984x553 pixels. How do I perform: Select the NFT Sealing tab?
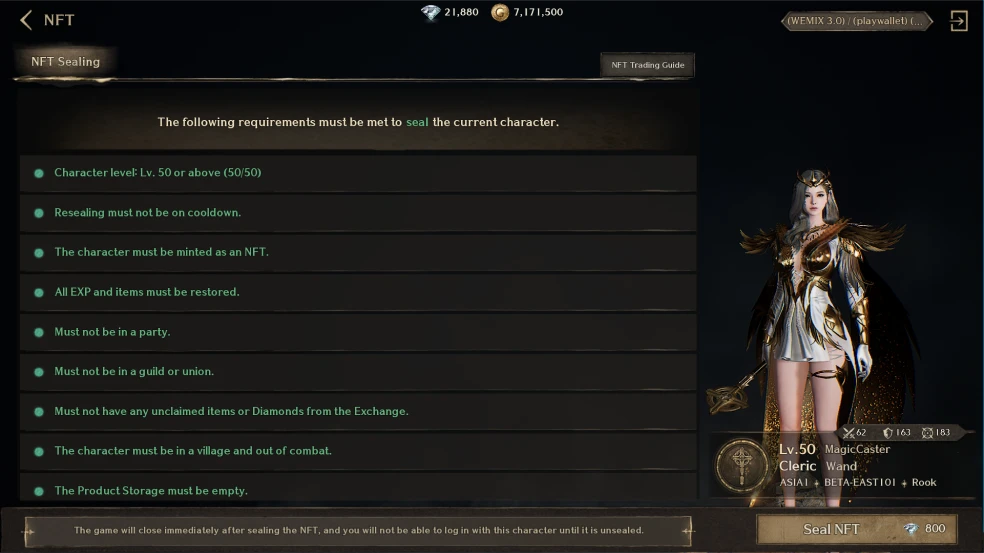pyautogui.click(x=66, y=62)
